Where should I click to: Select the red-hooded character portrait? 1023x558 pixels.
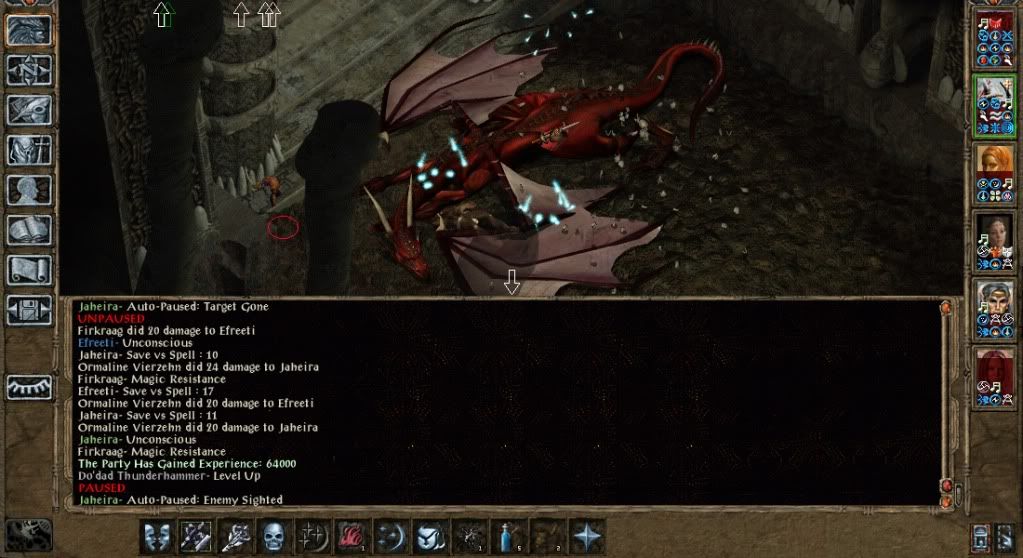995,376
